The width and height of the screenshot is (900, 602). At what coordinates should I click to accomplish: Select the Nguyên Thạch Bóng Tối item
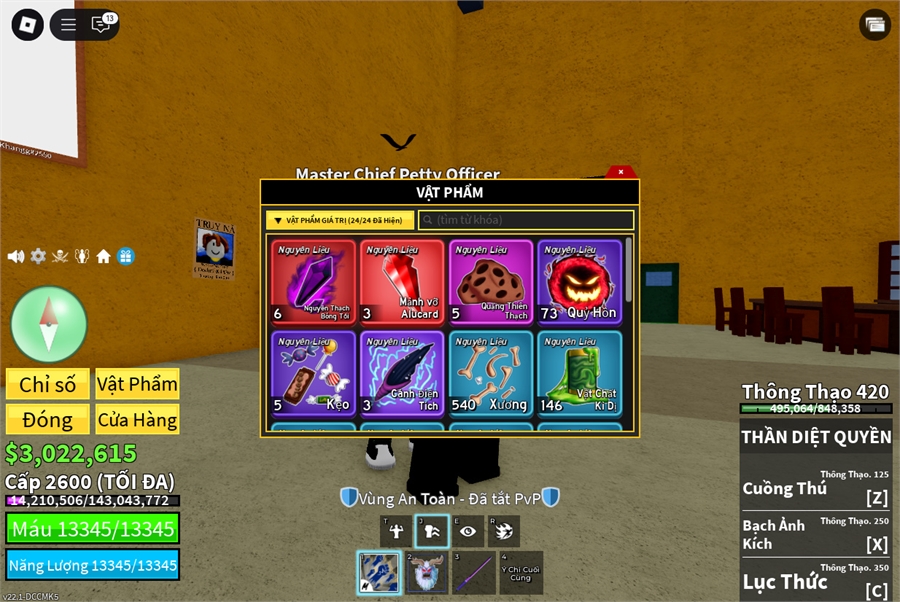pyautogui.click(x=313, y=282)
